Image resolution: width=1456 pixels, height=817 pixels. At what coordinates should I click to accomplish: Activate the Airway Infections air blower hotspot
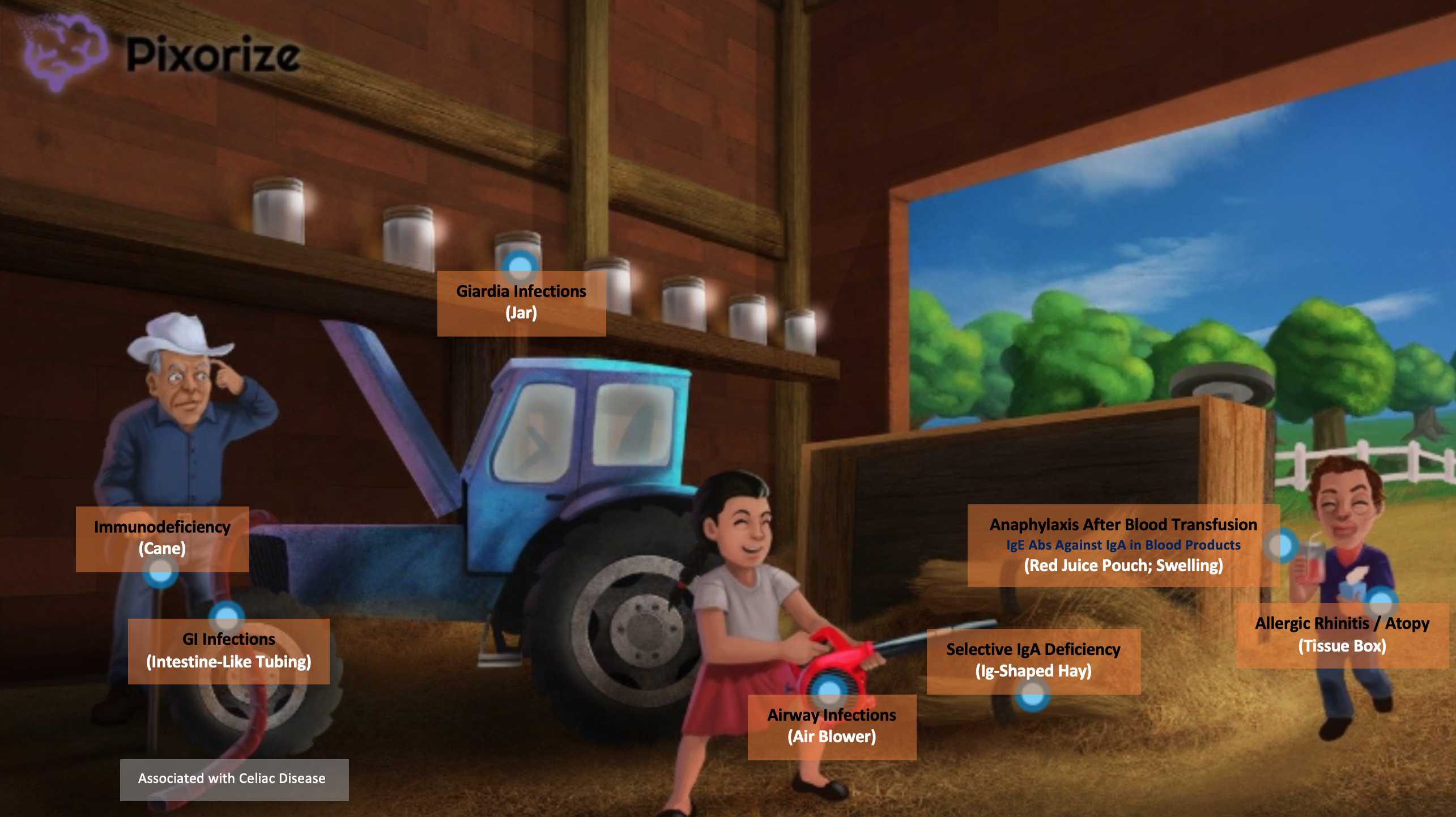point(829,688)
